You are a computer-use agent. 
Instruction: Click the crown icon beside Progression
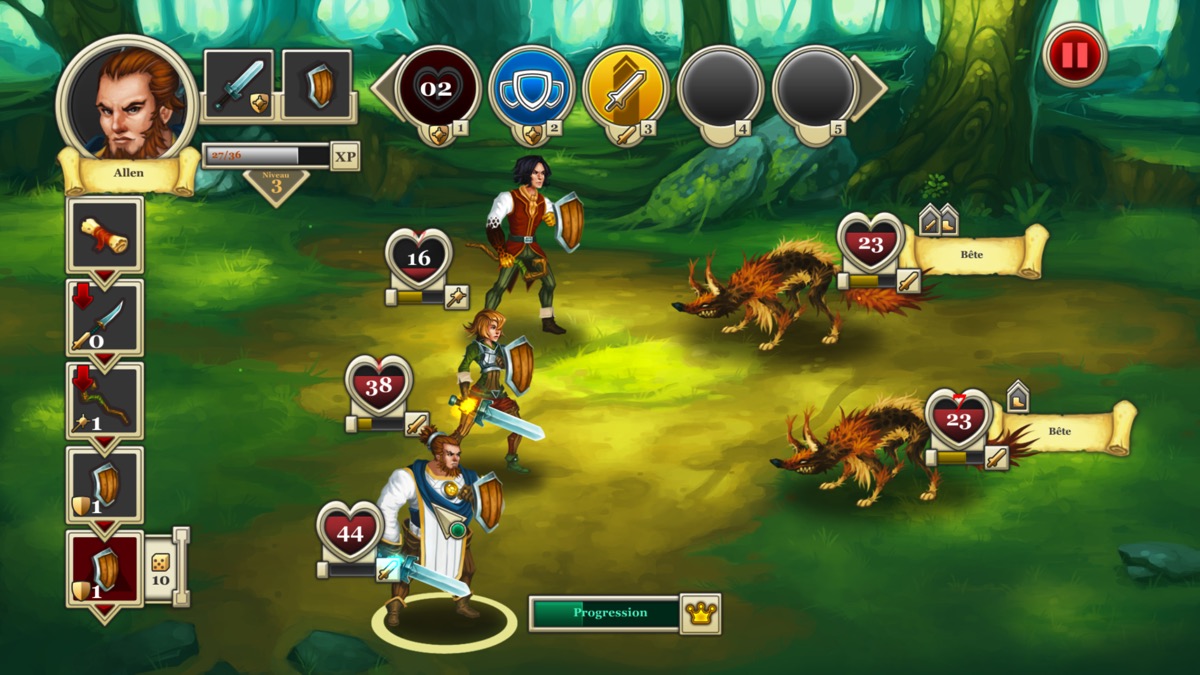point(700,613)
